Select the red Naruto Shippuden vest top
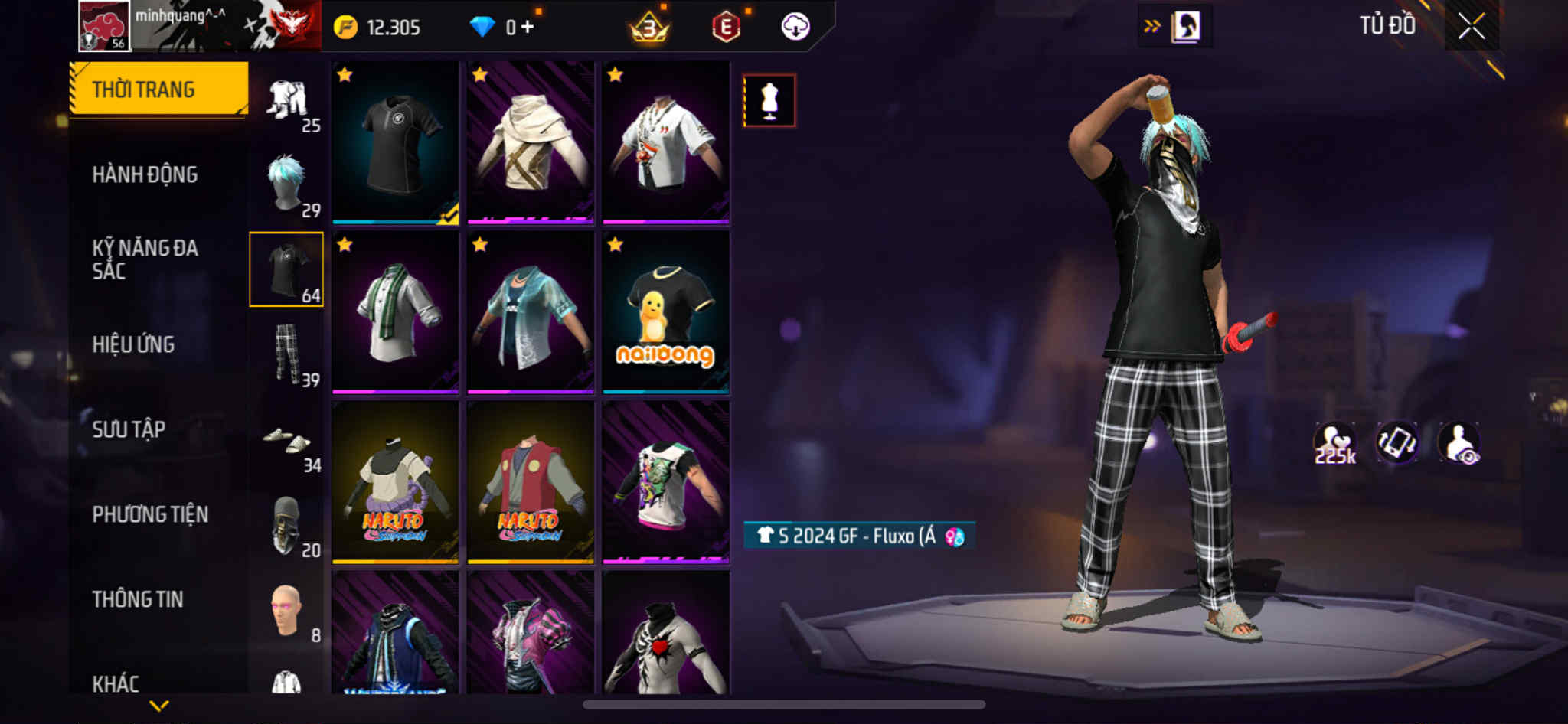 531,482
